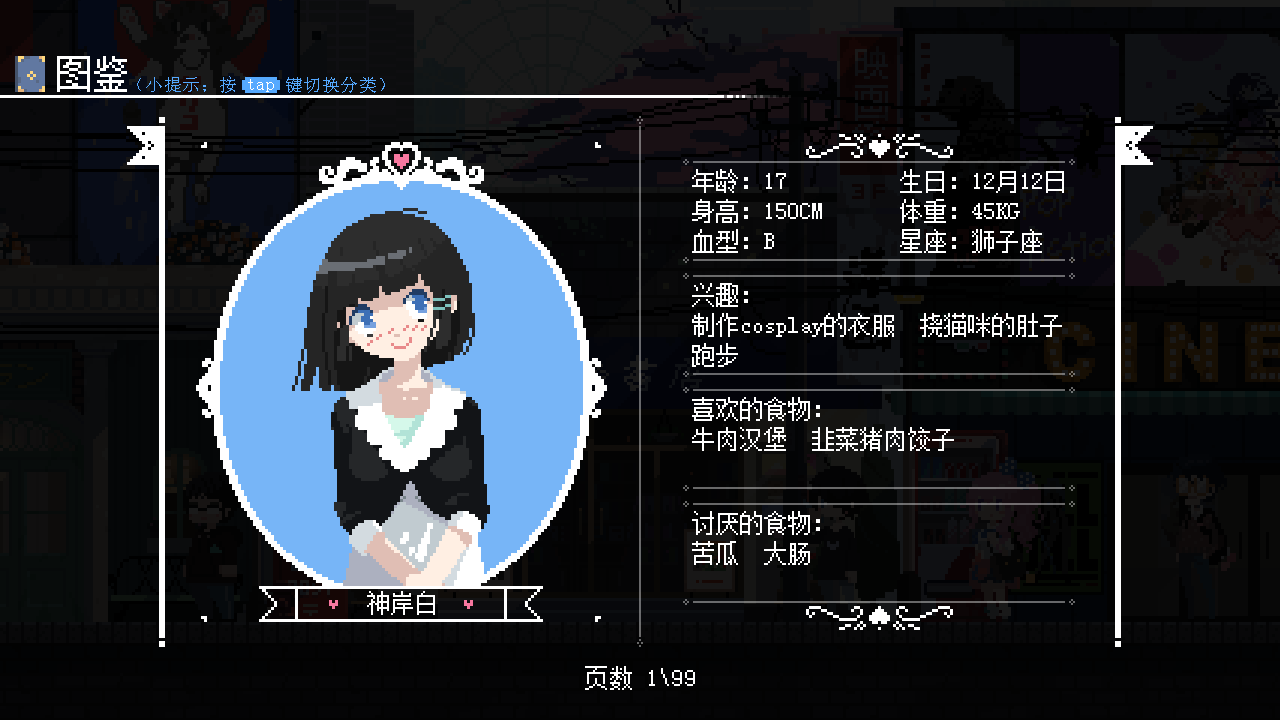Viewport: 1280px width, 720px height.
Task: Click the pennant flag on the left border
Action: [146, 145]
